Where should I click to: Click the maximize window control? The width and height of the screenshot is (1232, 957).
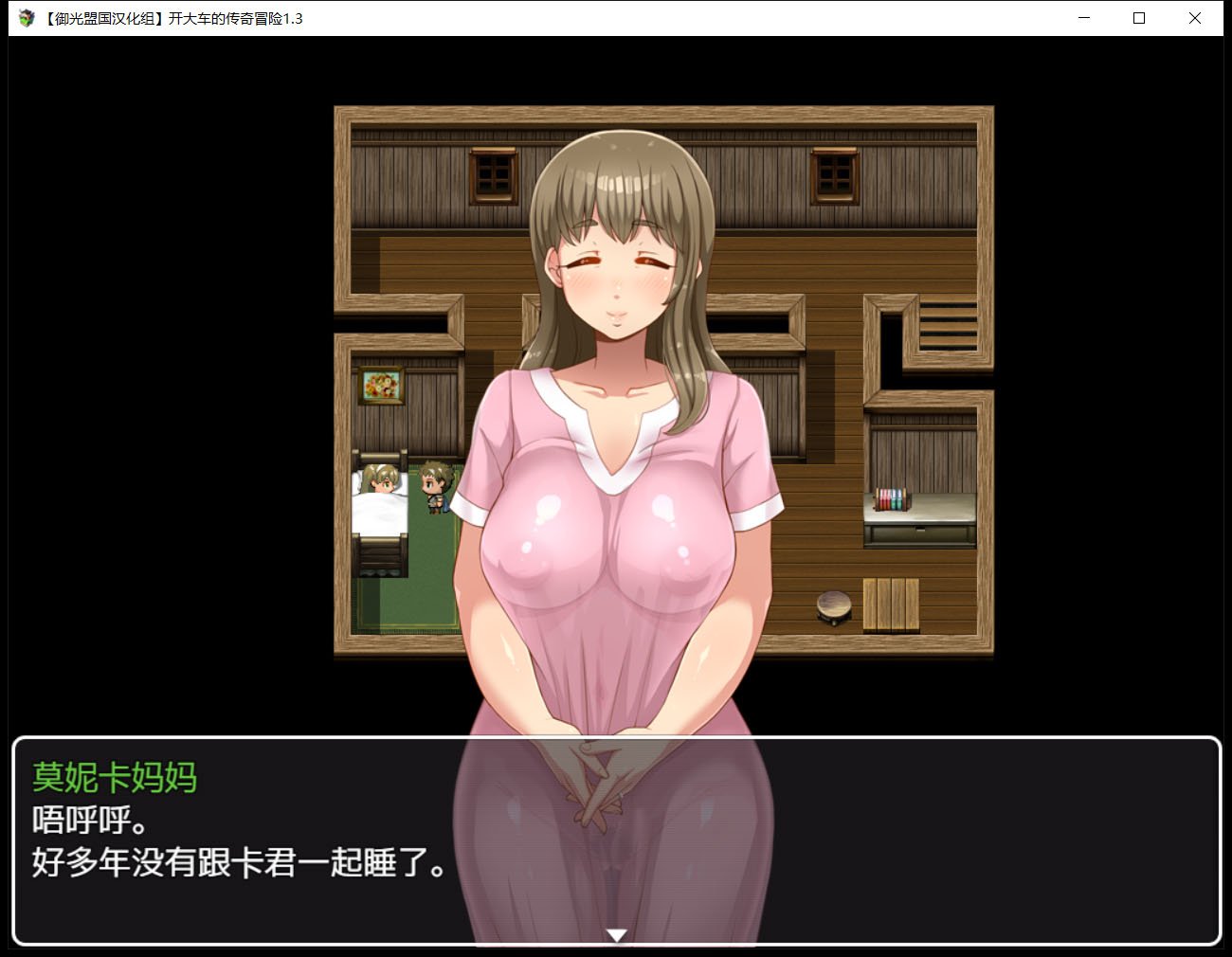tap(1139, 18)
